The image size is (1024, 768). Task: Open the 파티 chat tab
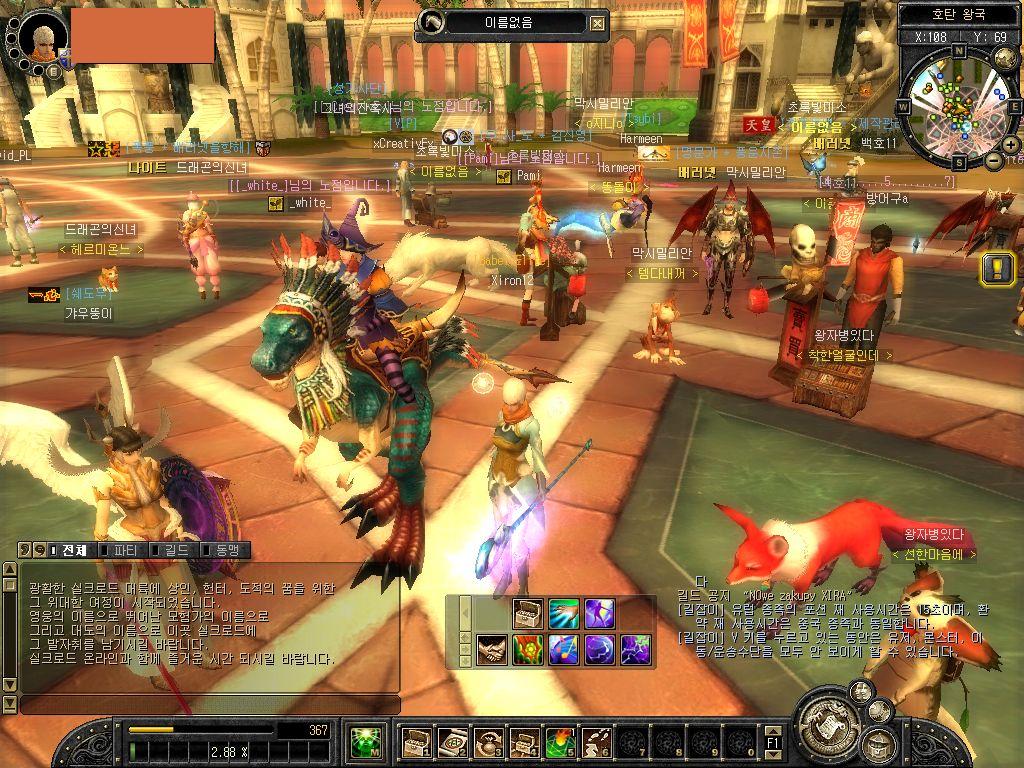125,550
